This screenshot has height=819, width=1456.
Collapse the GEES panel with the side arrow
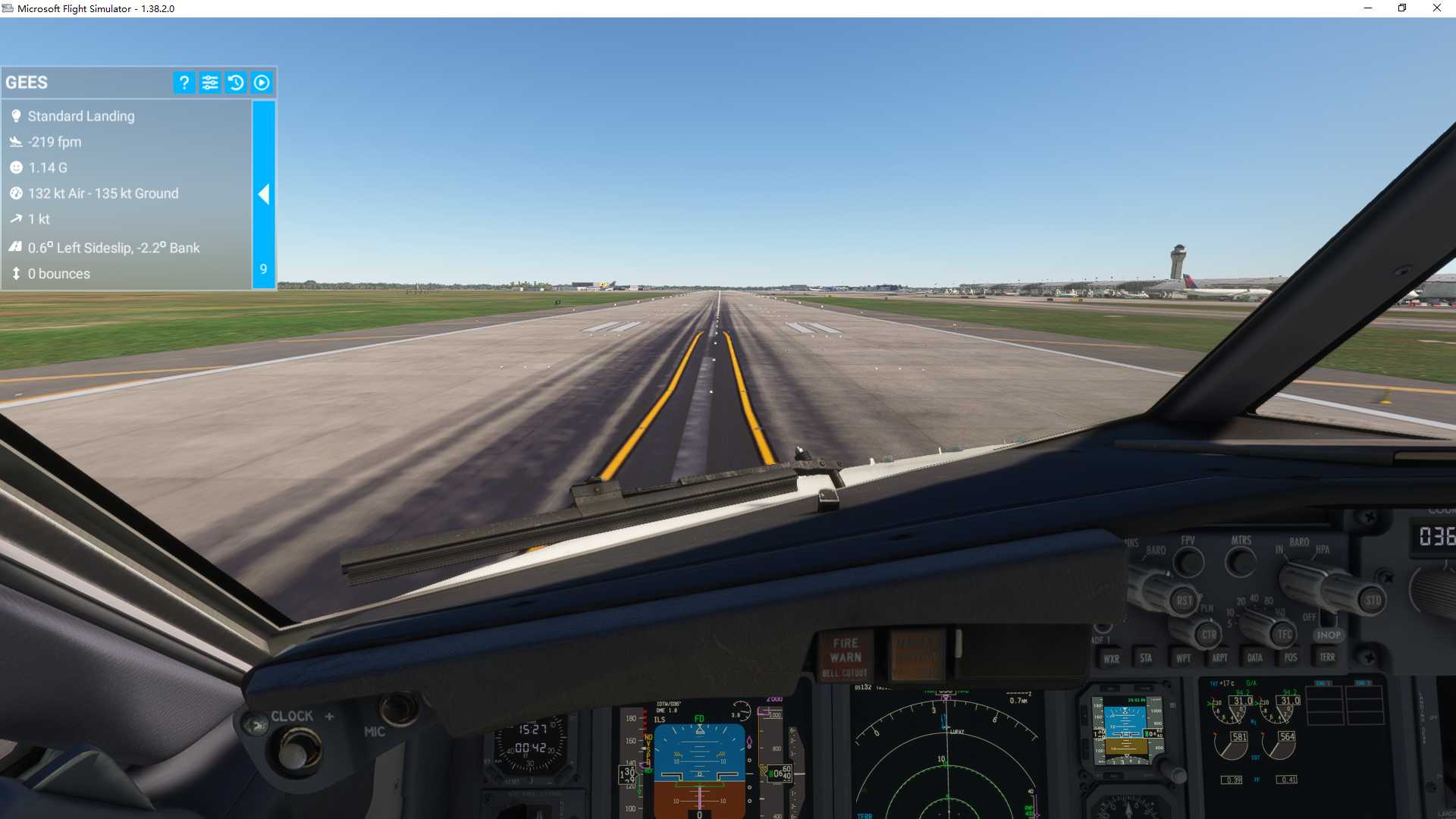[264, 194]
